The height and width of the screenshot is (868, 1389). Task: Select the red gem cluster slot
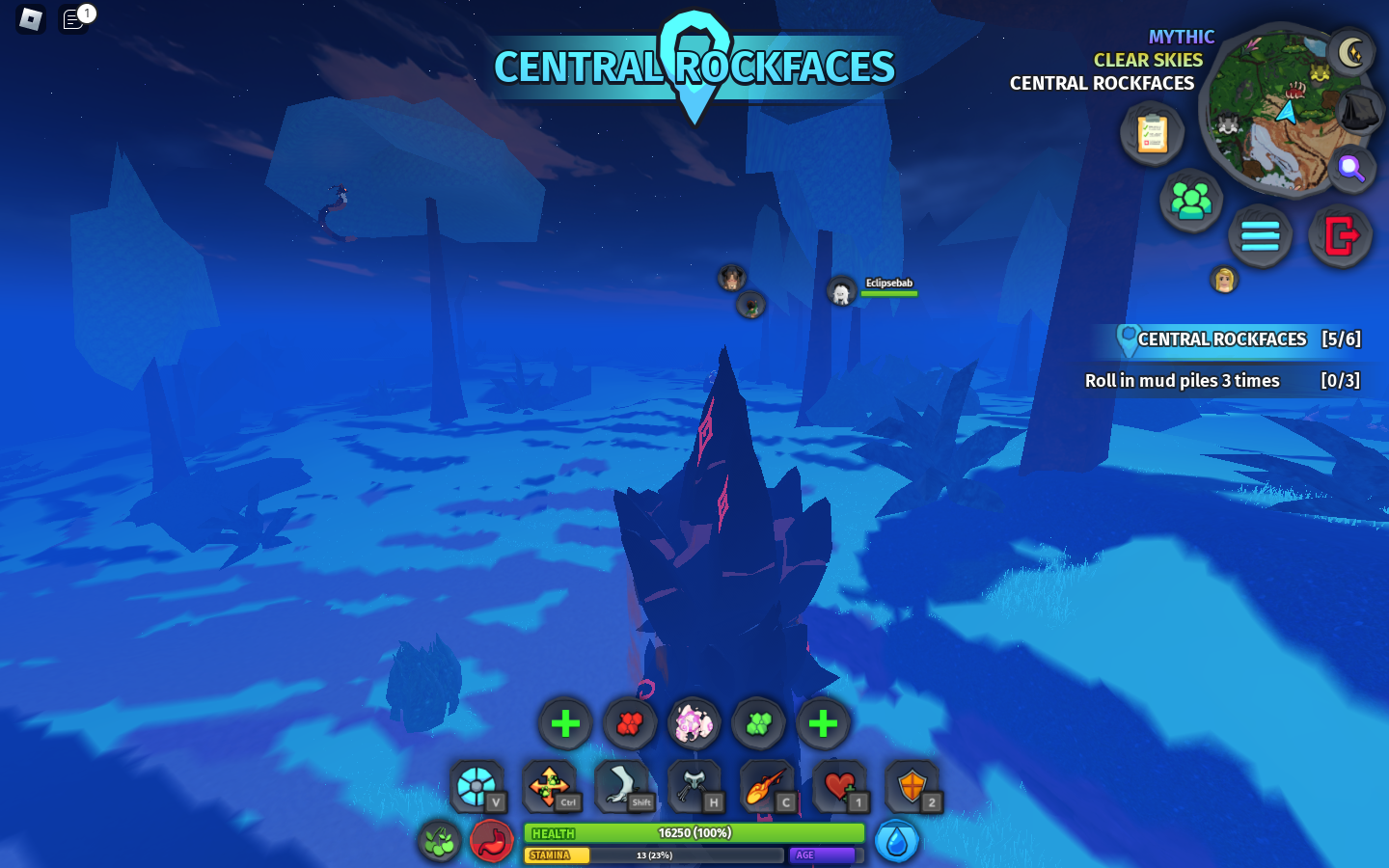tap(630, 723)
